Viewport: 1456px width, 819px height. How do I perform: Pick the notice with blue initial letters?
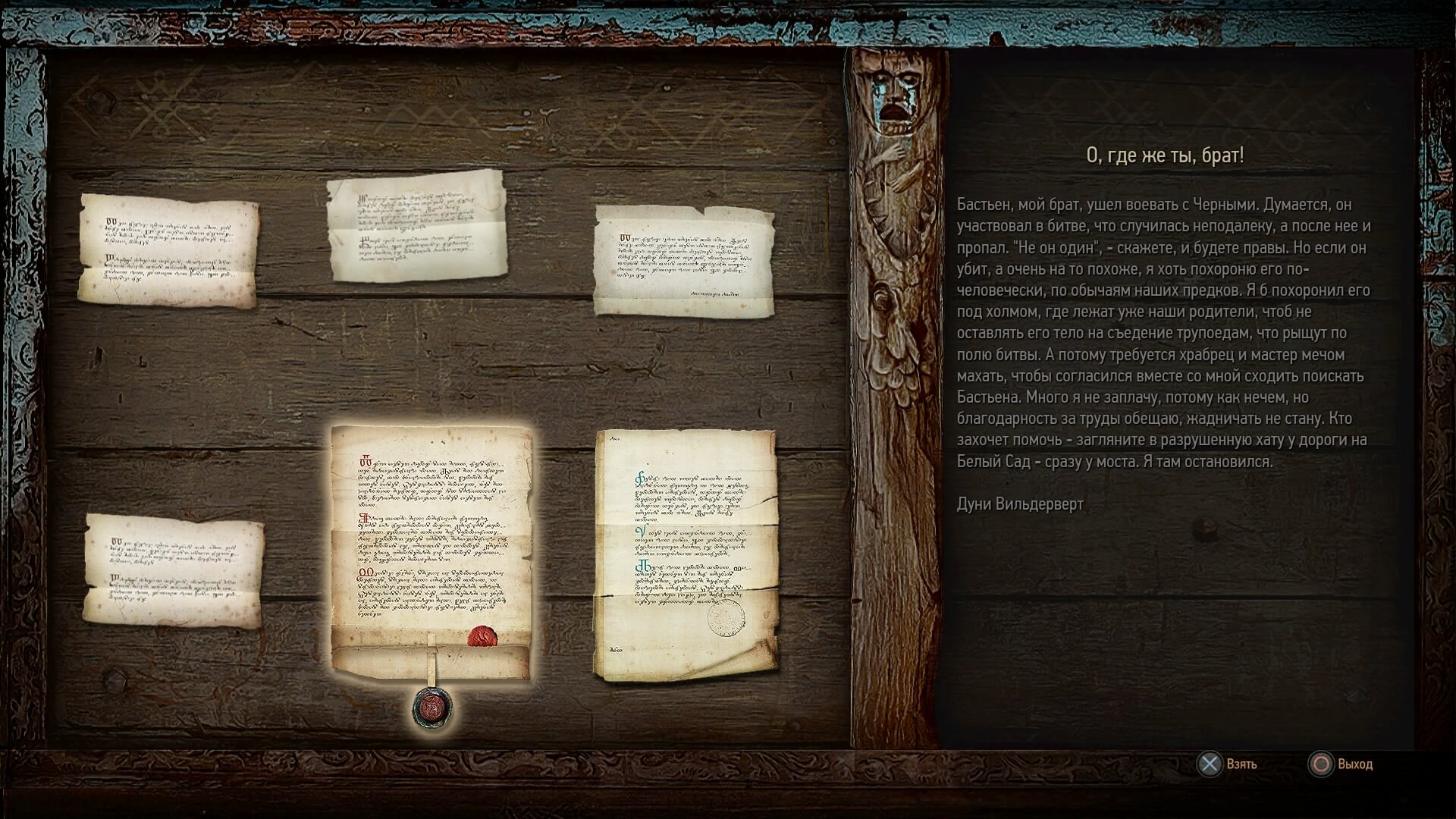[686, 555]
